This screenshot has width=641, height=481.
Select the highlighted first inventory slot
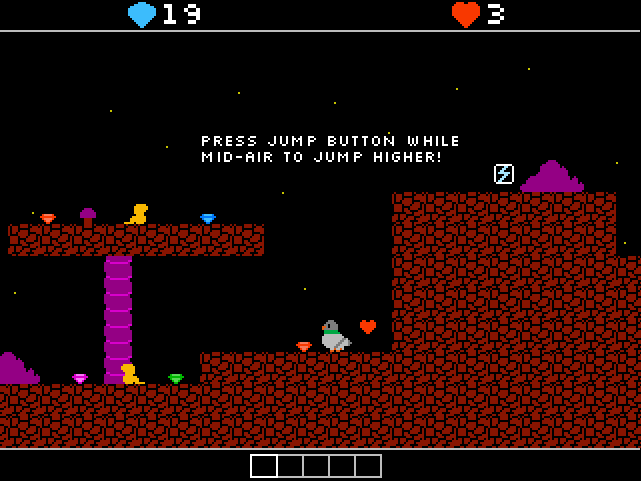[x=264, y=466]
